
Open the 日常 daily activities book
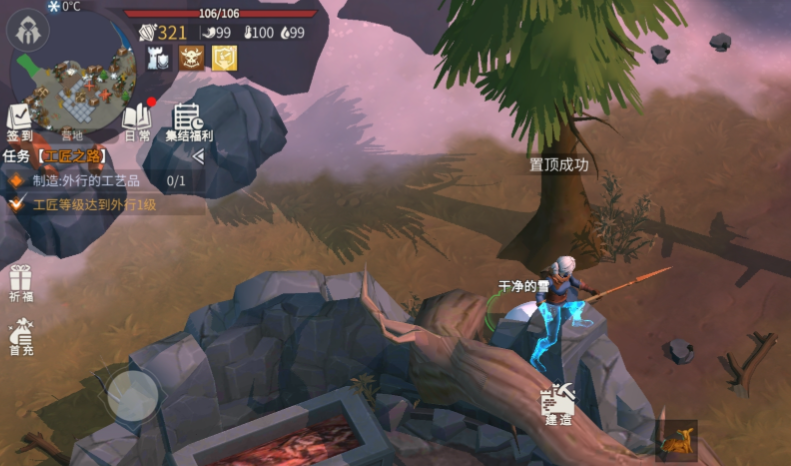(136, 121)
